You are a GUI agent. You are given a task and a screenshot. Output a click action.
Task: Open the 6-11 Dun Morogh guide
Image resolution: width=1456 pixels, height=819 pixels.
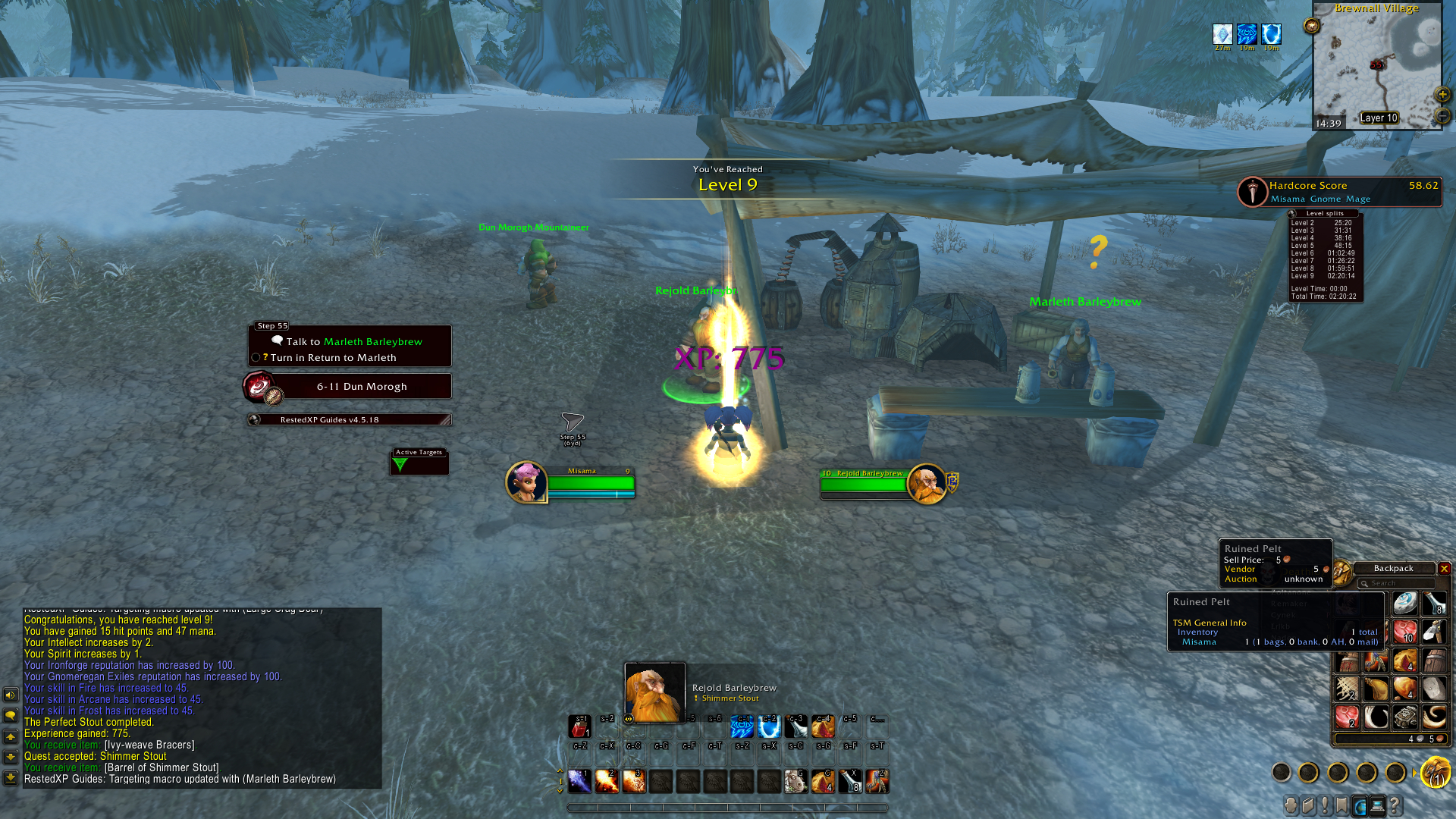pyautogui.click(x=361, y=387)
